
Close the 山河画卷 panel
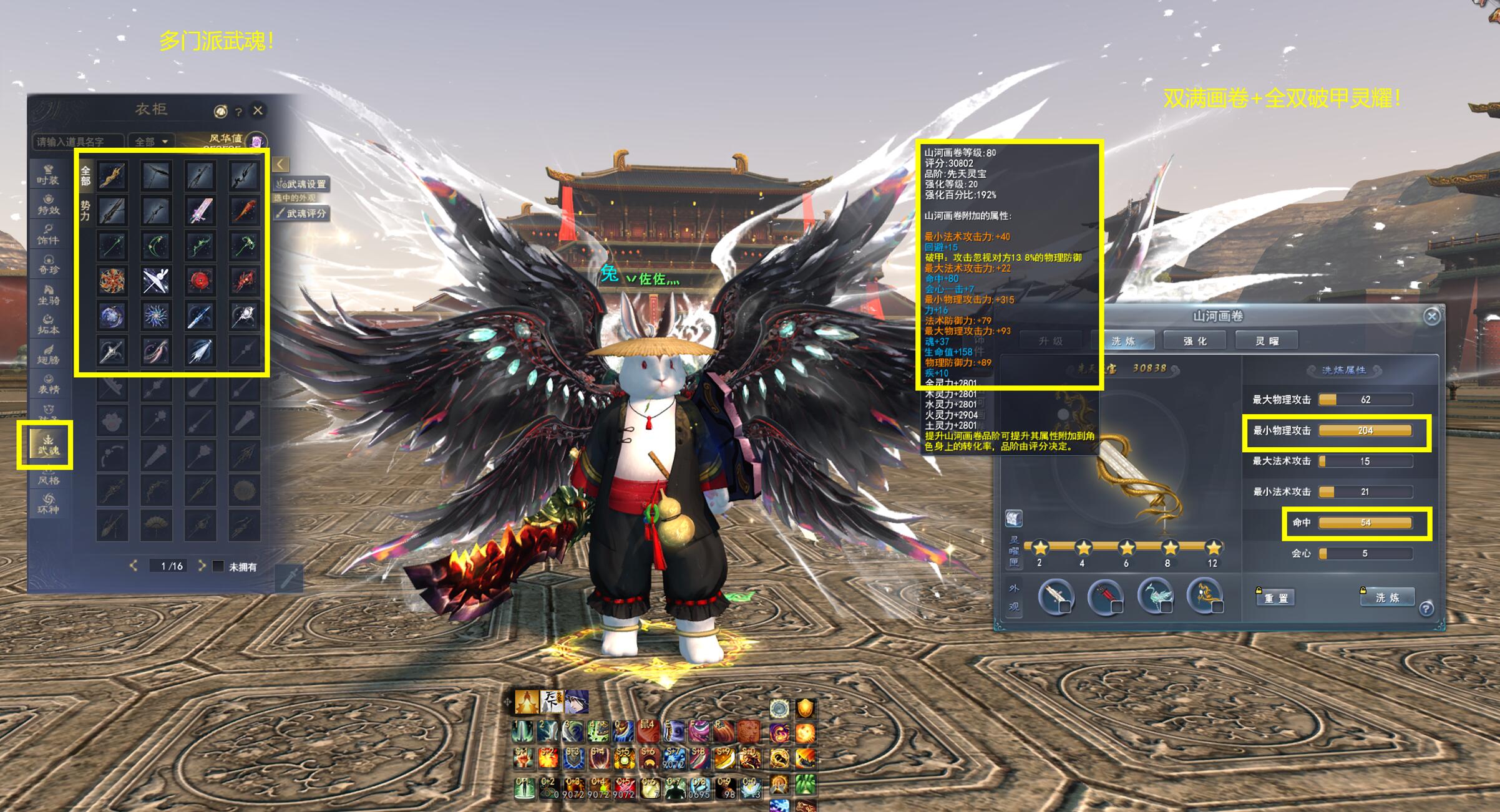click(x=1431, y=317)
